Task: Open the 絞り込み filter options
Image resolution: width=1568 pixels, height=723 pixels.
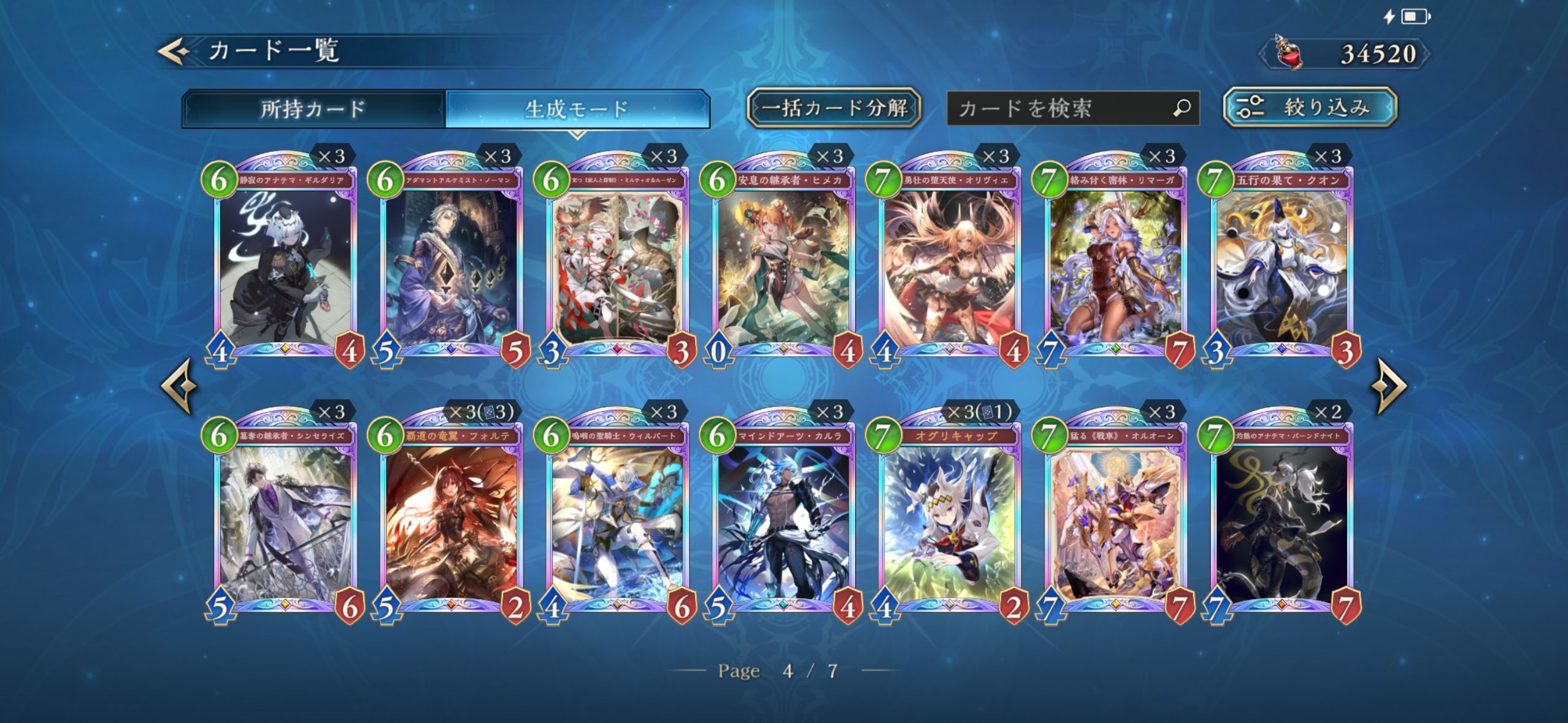Action: click(1310, 107)
